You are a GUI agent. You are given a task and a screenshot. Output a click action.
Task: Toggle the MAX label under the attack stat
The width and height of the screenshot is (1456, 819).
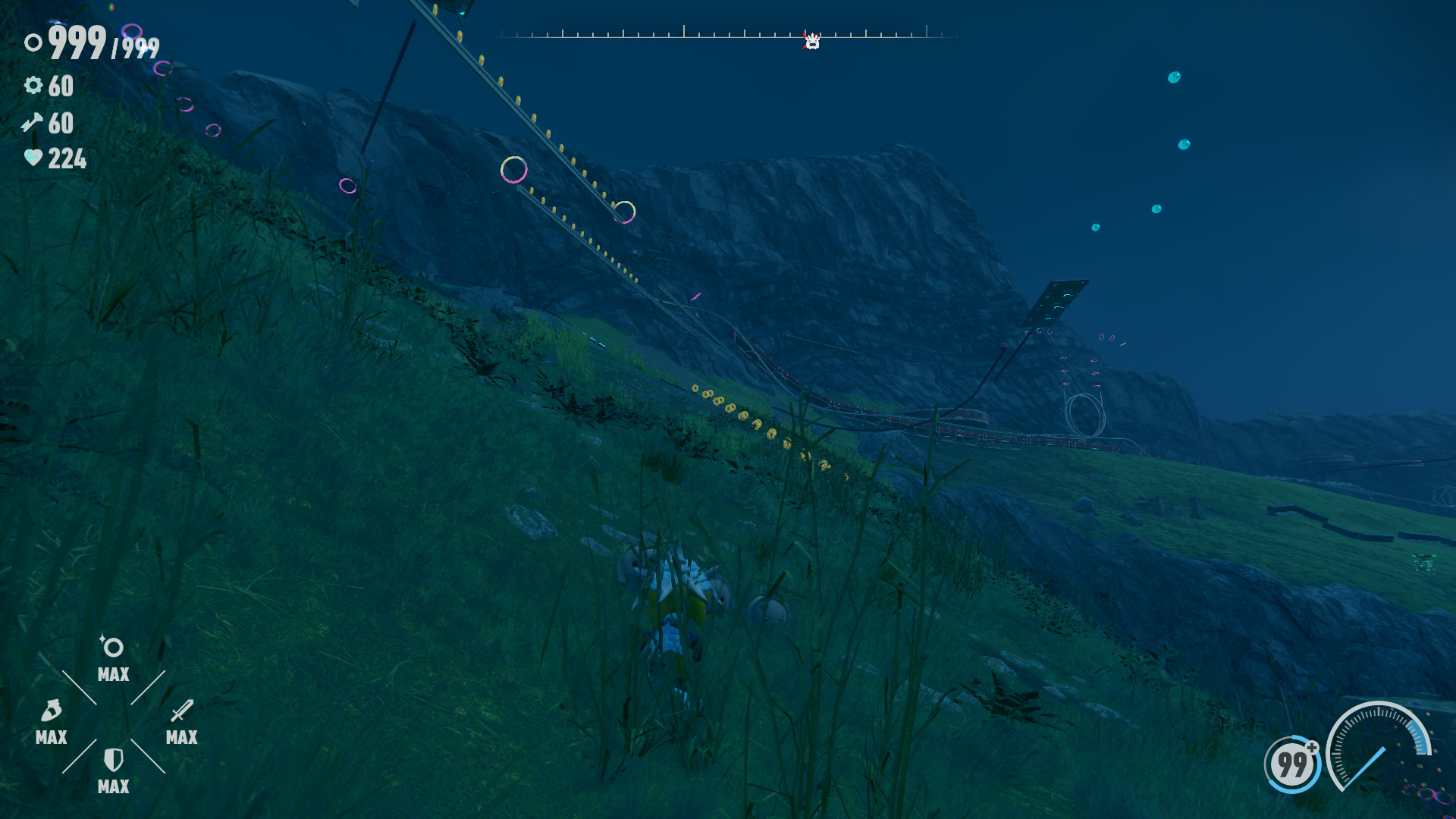click(180, 736)
